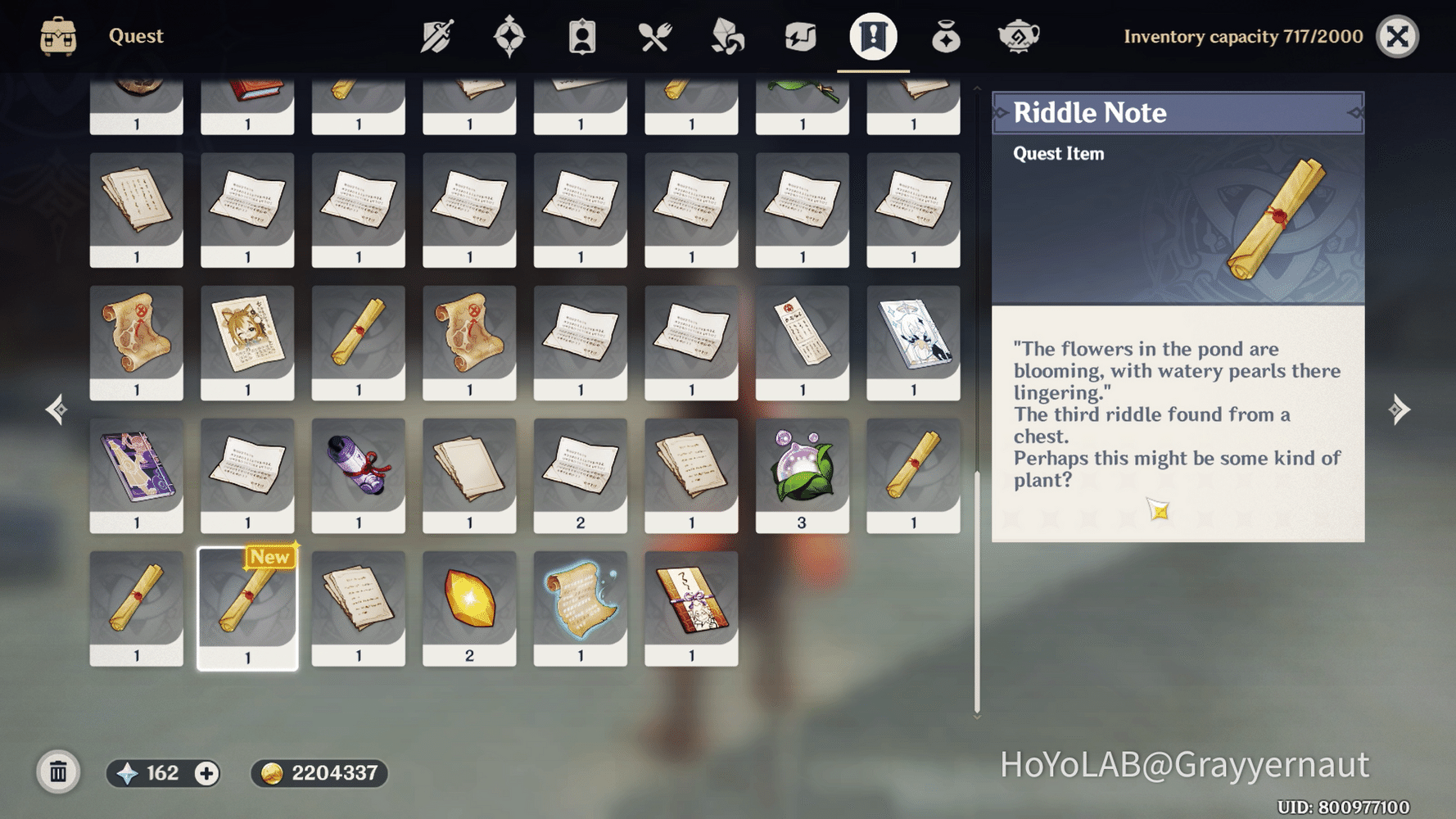Open the Character Development Items category
Screen dimensions: 1456x819
click(581, 36)
